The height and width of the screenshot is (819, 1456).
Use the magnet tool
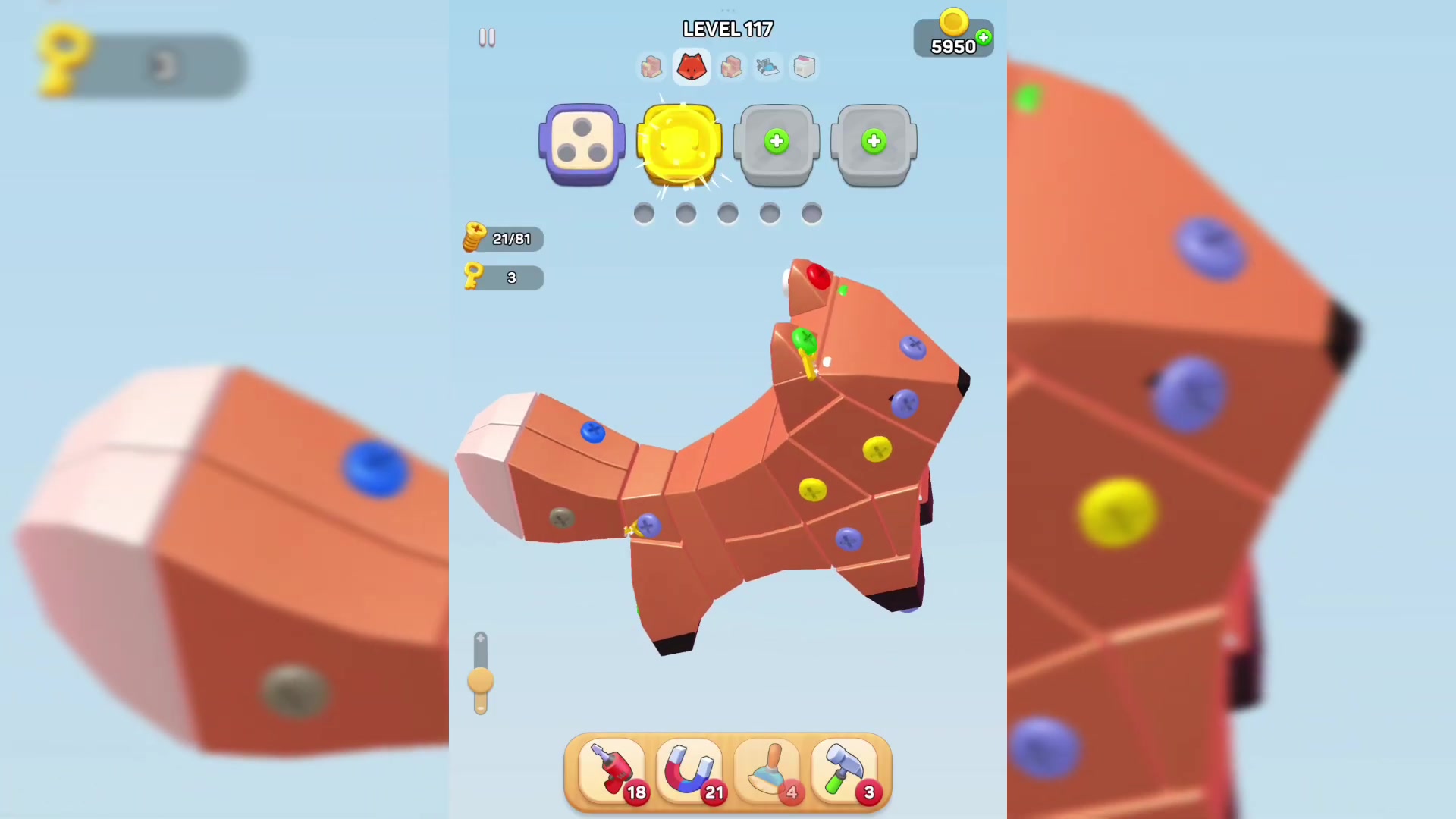pos(689,770)
